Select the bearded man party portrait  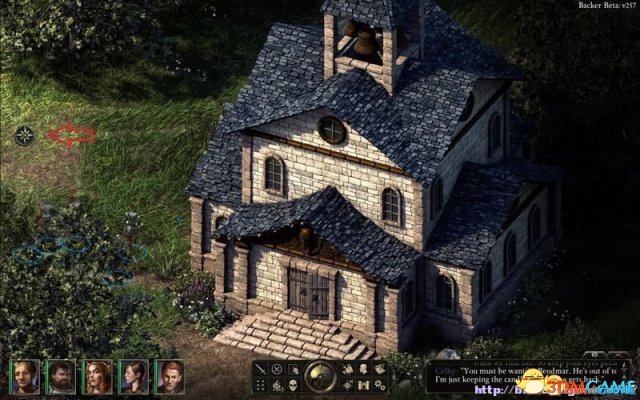(61, 376)
